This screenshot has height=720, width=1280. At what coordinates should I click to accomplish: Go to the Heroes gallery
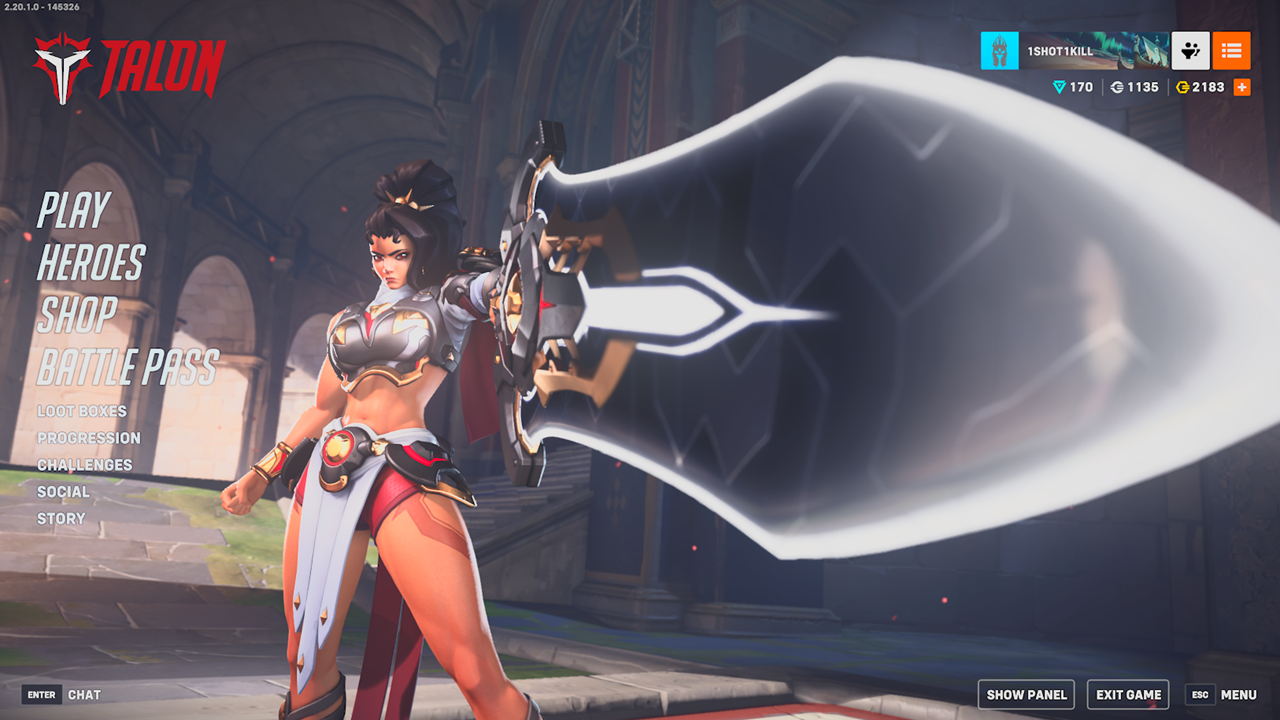click(x=91, y=263)
